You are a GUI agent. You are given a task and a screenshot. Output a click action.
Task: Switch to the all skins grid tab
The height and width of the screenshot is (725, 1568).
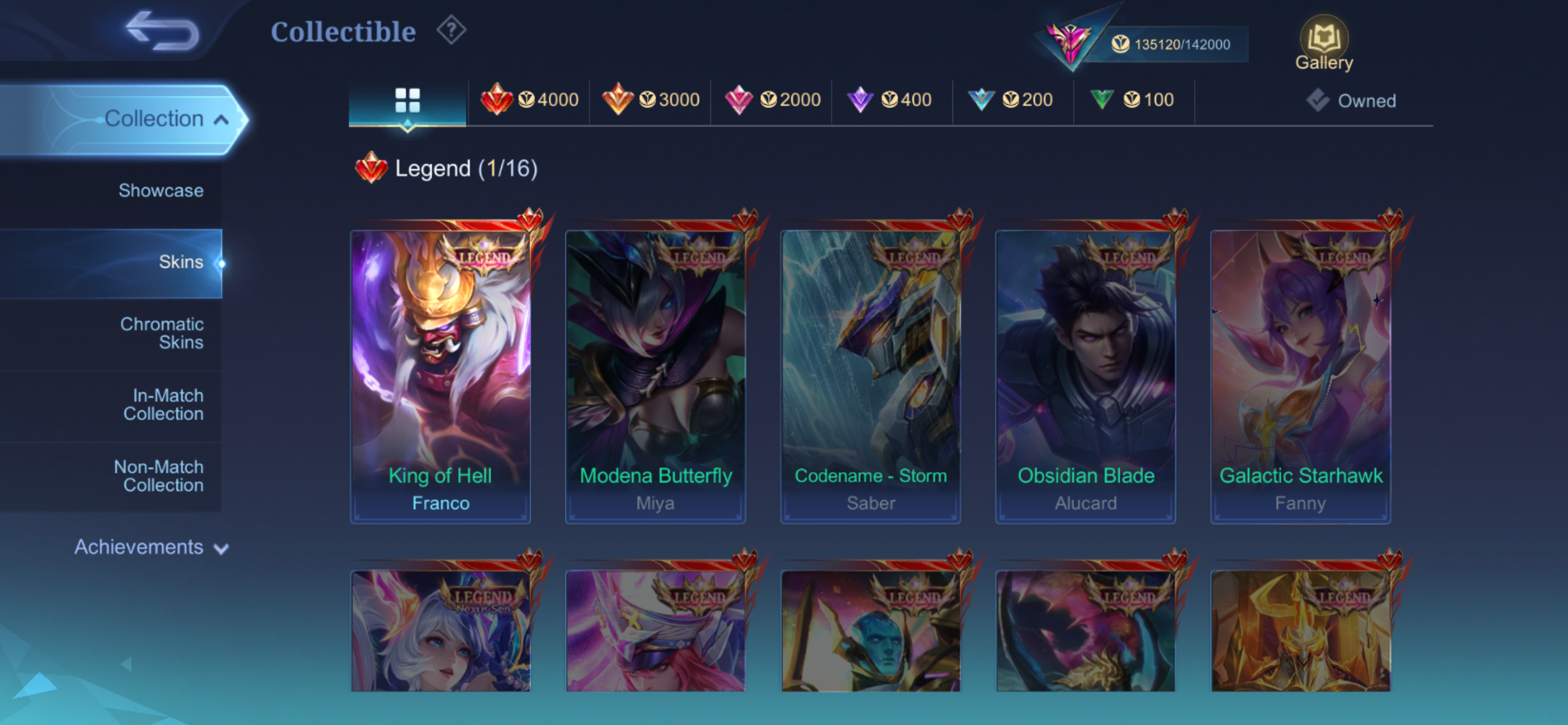pyautogui.click(x=407, y=100)
